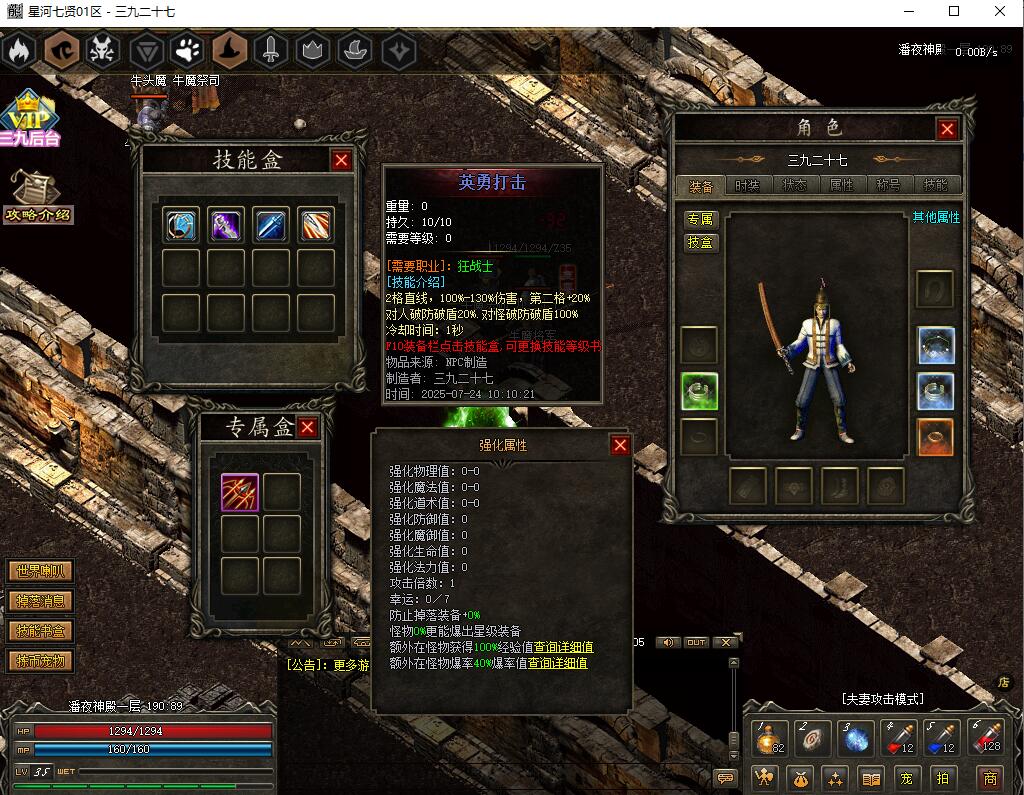This screenshot has width=1024, height=795.
Task: Click the 世界喇叭 button
Action: pos(41,571)
